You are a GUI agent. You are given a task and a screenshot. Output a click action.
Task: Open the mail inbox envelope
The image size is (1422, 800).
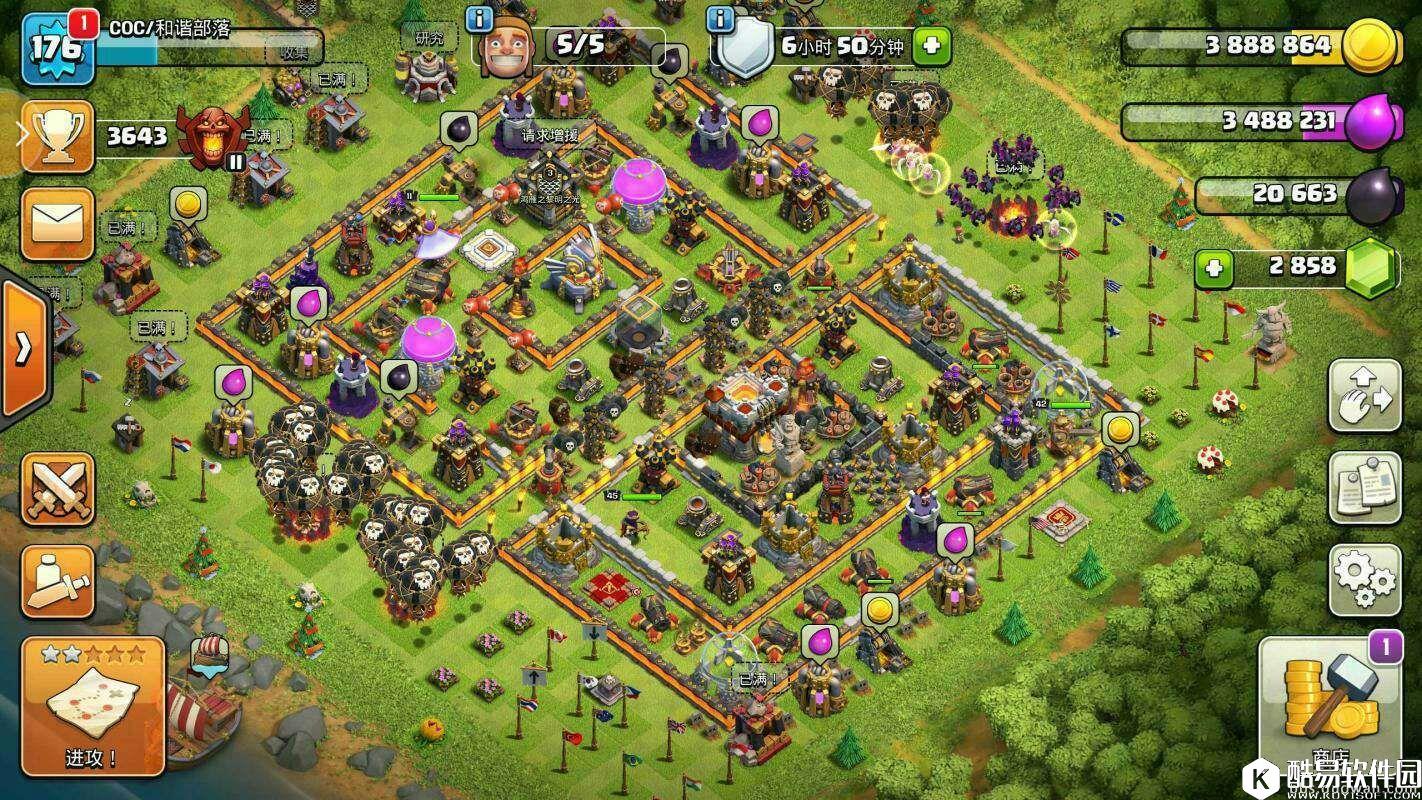tap(57, 224)
